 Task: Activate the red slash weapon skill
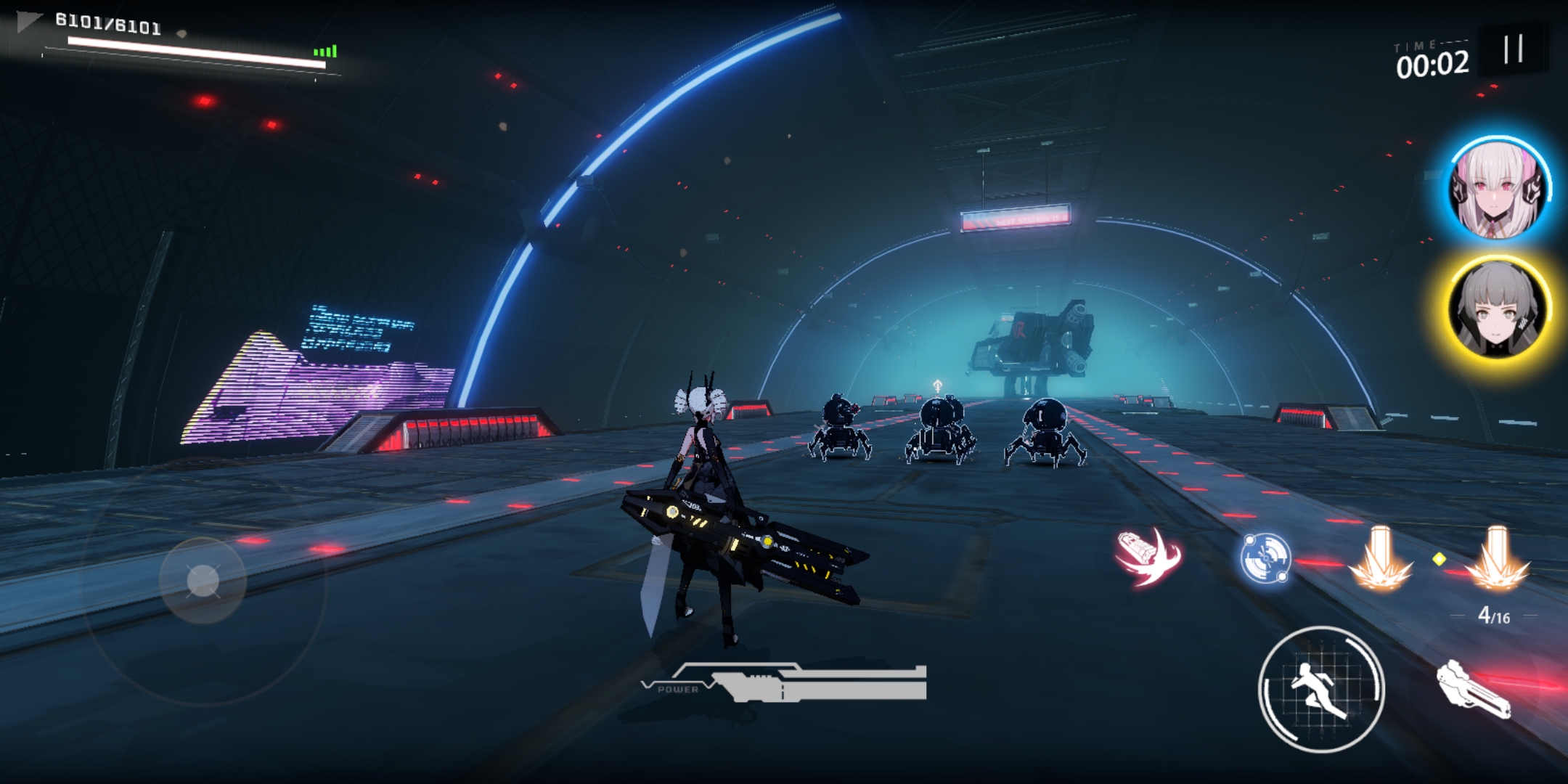coord(1148,558)
